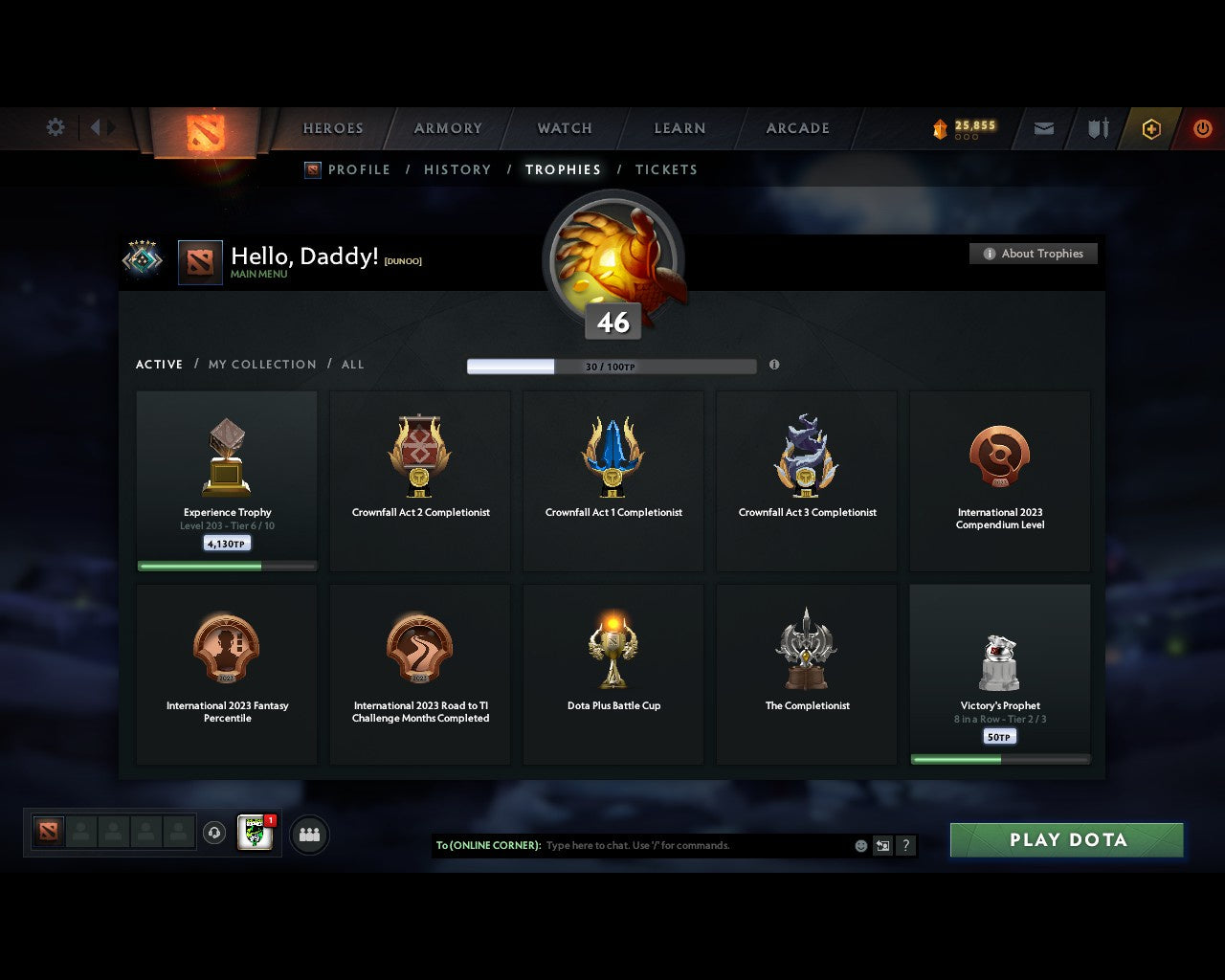Select the shards counter next to 25,855
The width and height of the screenshot is (1225, 980).
[x=940, y=125]
